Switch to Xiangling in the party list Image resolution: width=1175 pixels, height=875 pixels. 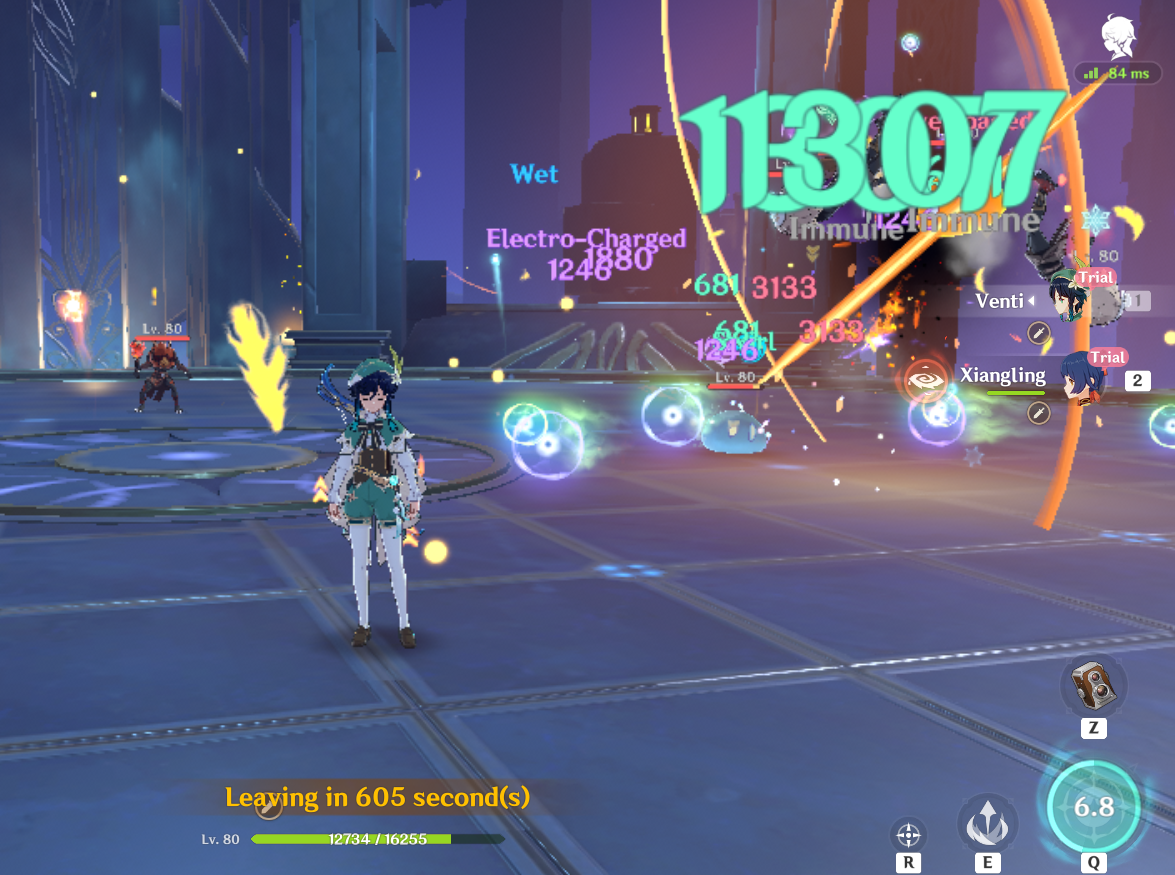1081,376
